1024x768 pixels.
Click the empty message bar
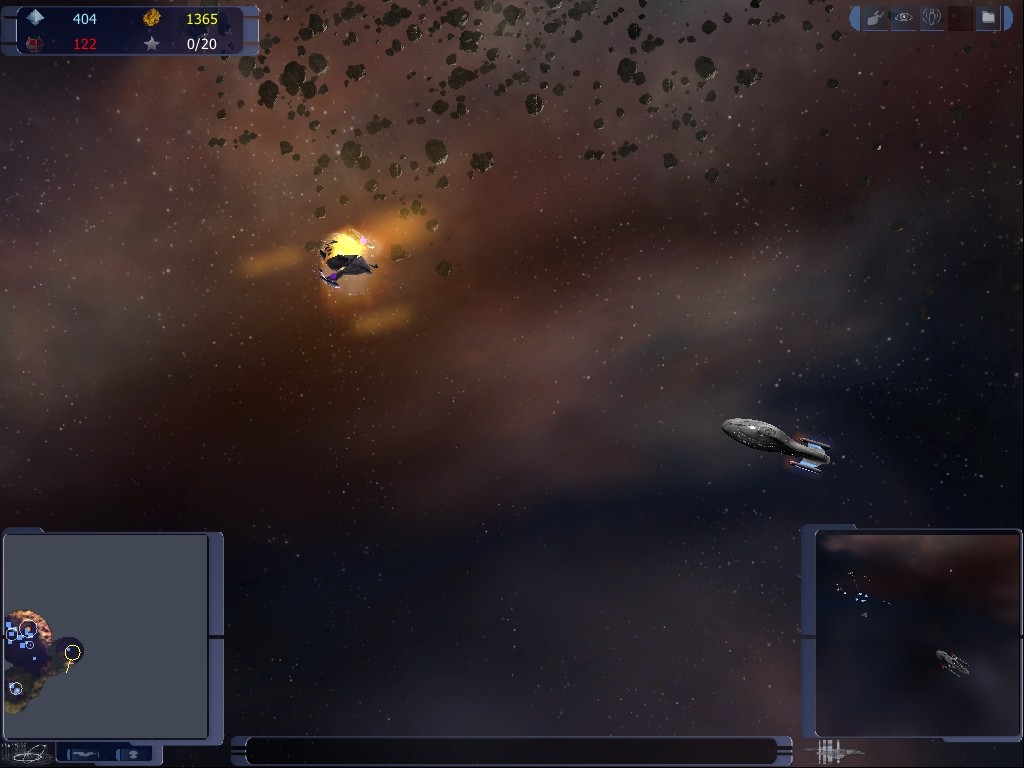pos(512,751)
